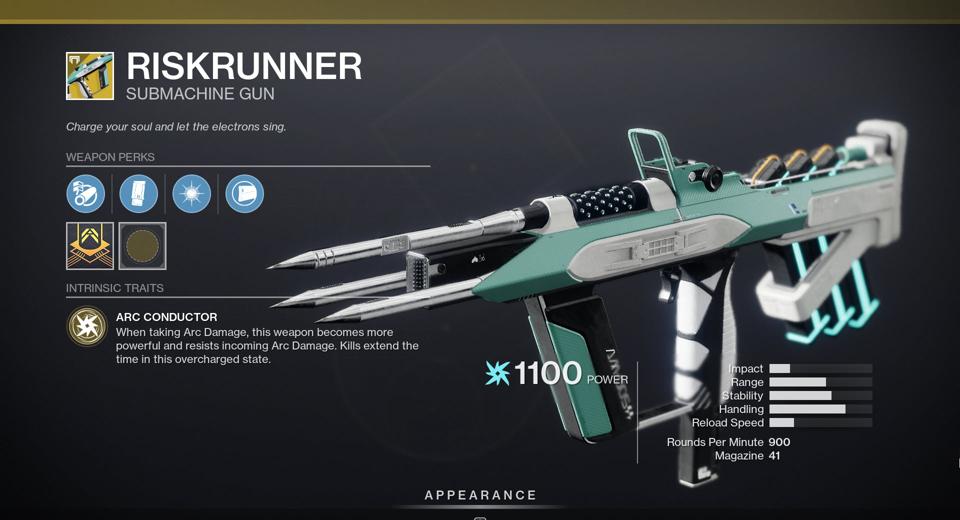This screenshot has height=520, width=960.
Task: Select the barrel perk icon
Action: [86, 193]
